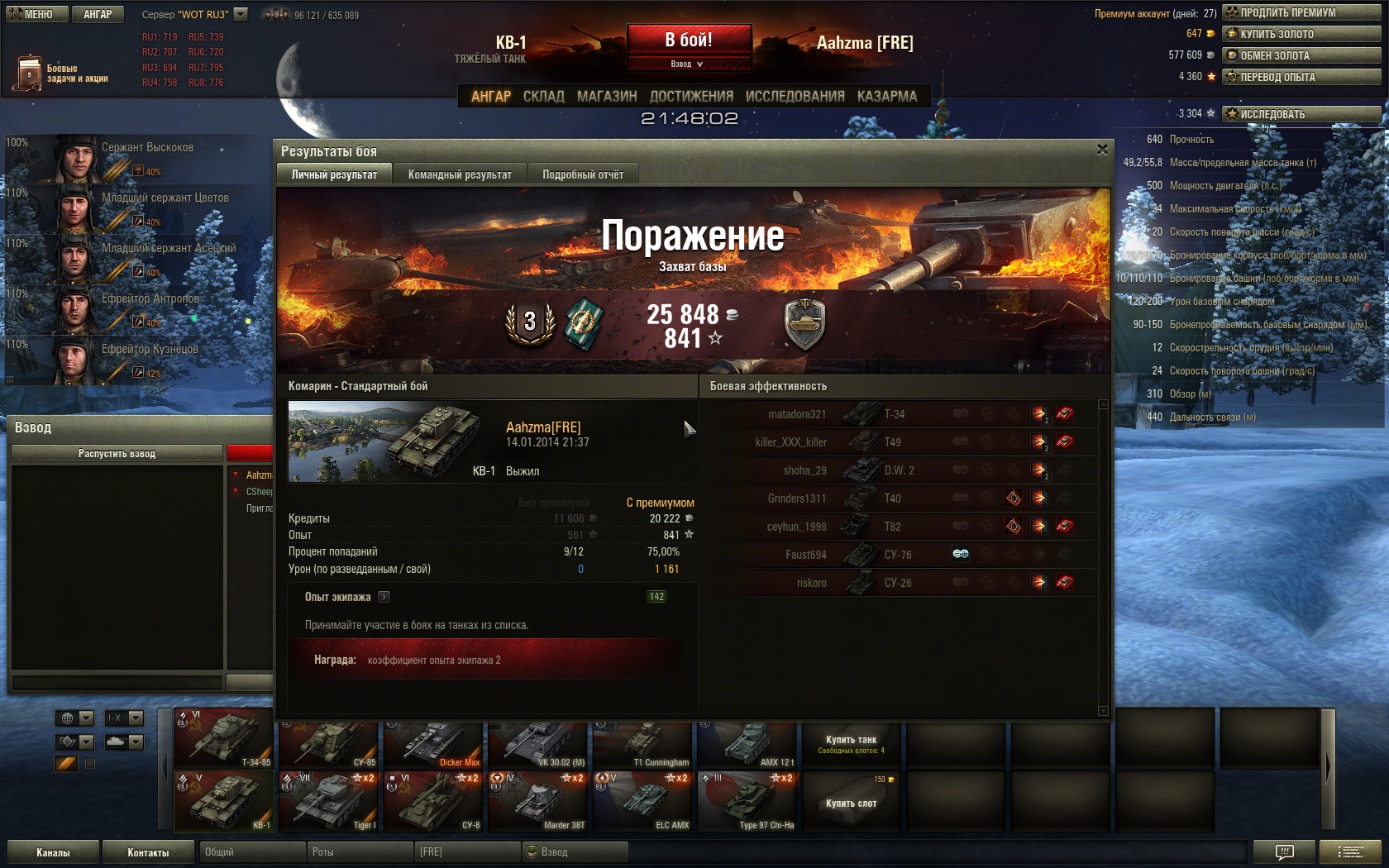
Task: Open the Каналы chat channels
Action: point(53,852)
